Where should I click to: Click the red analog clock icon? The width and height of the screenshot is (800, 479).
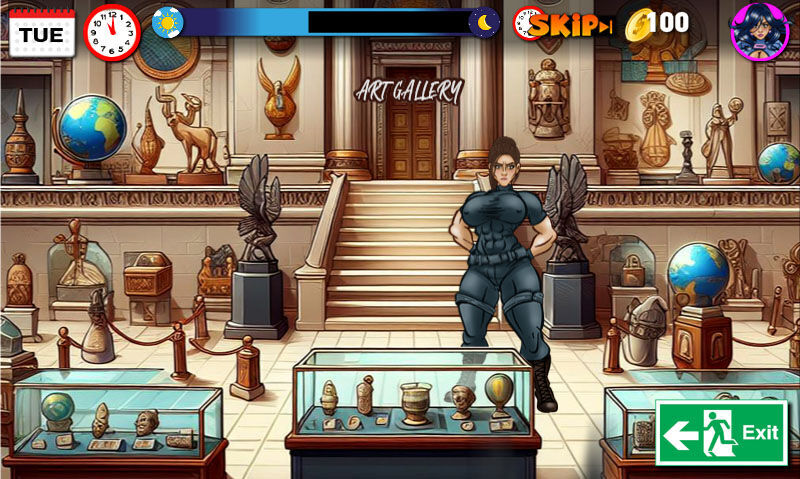(113, 32)
